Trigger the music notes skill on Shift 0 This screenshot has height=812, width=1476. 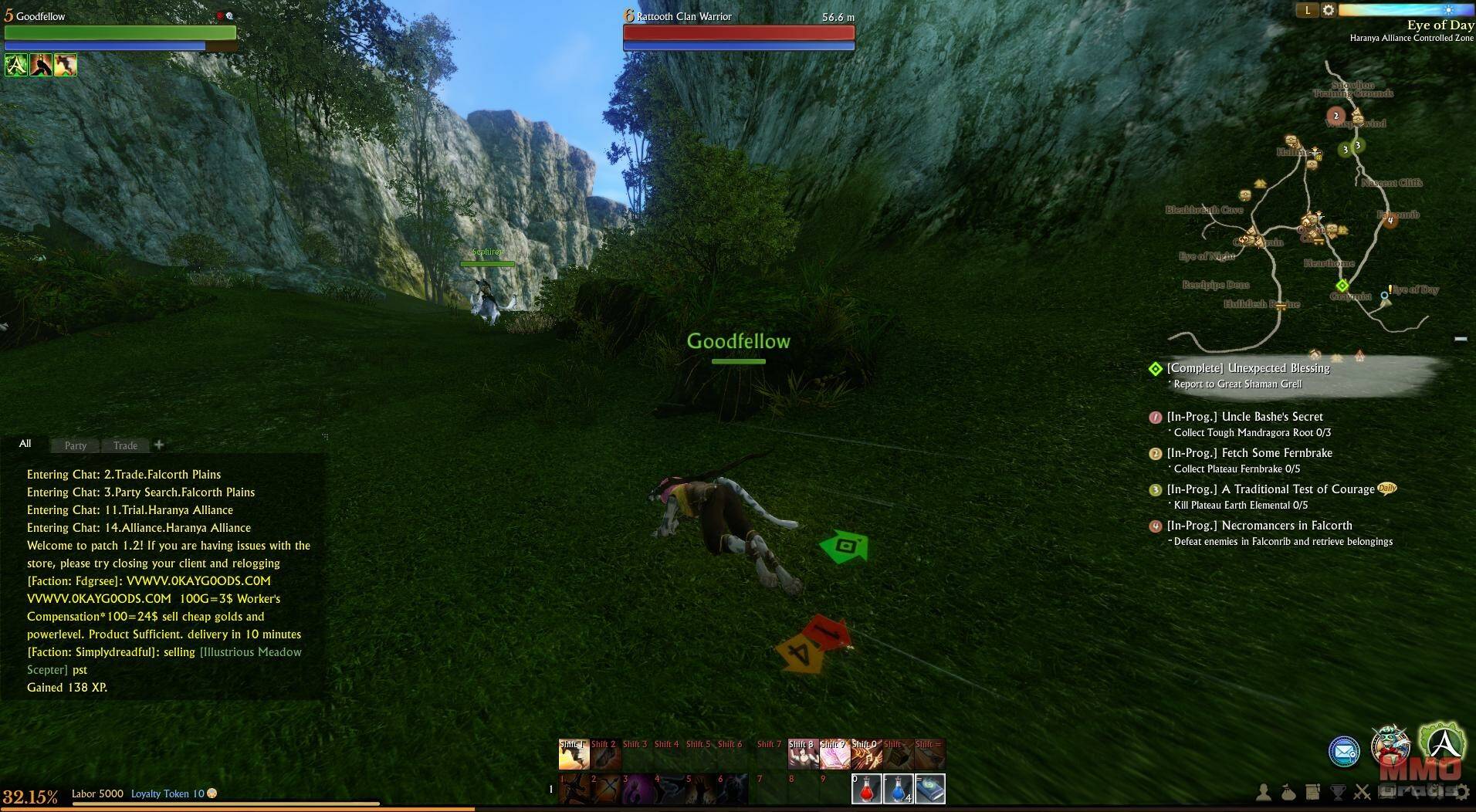tap(865, 754)
